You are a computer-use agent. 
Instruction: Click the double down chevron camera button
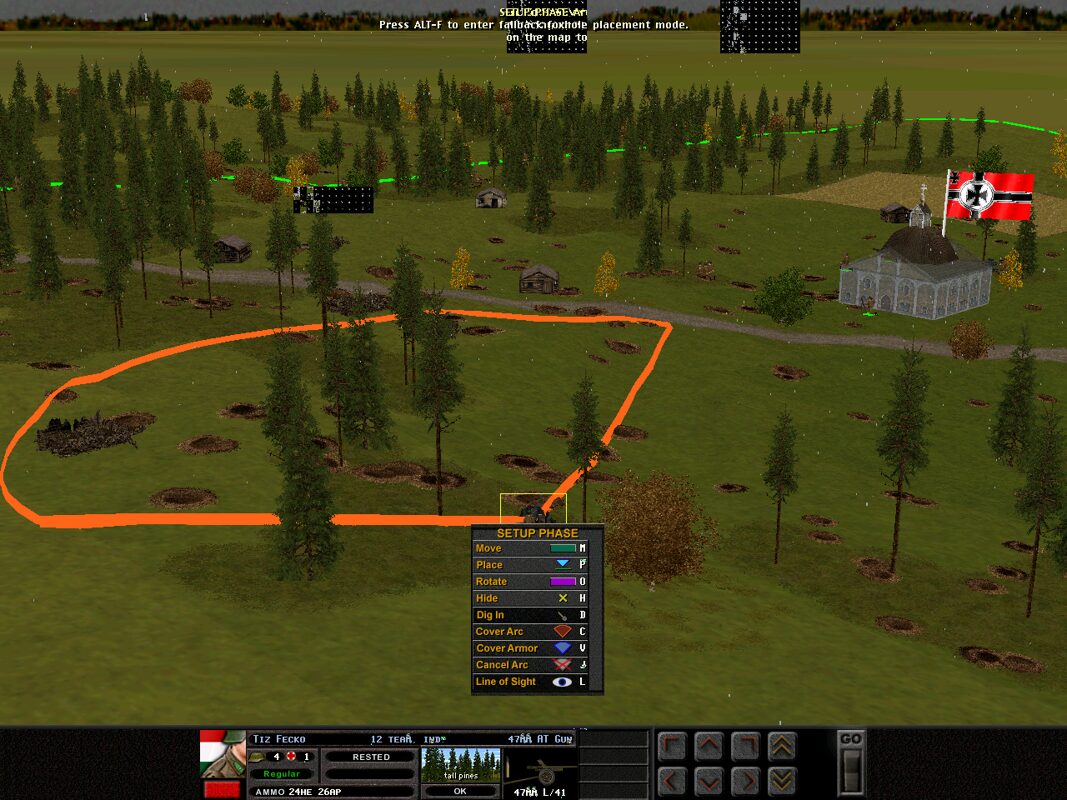[781, 780]
